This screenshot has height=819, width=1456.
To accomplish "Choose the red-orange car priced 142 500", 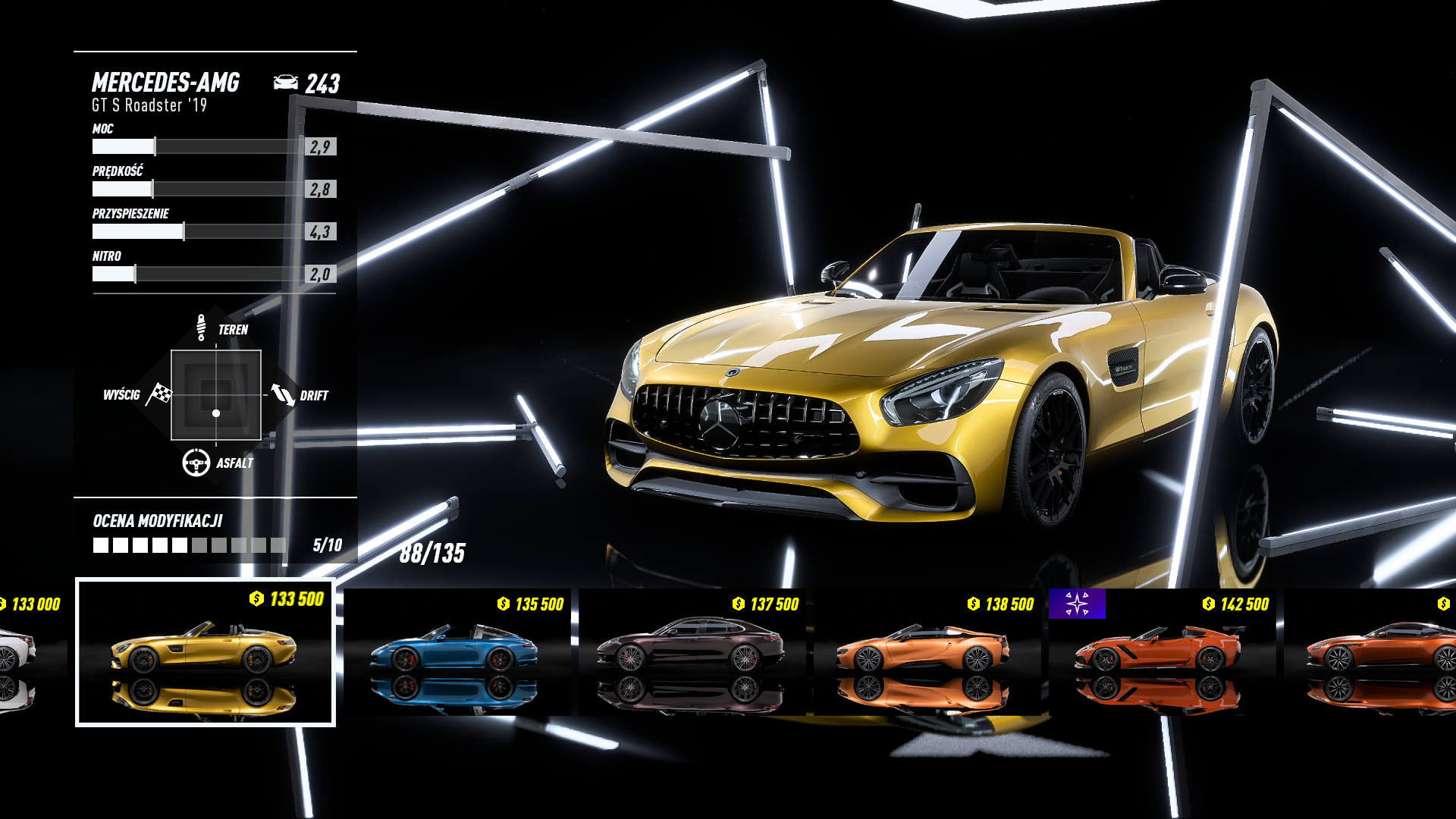I will (1162, 652).
